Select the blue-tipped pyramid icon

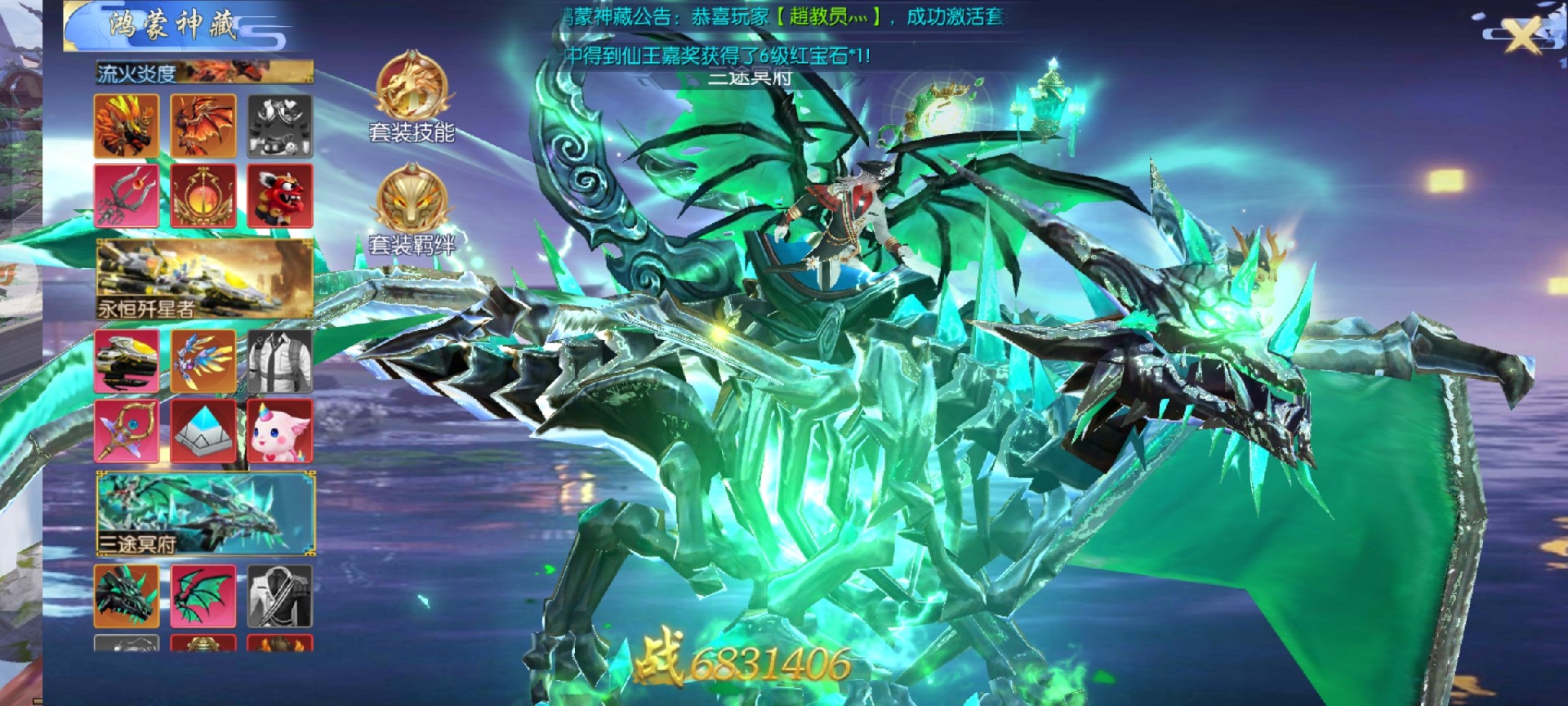(x=203, y=431)
